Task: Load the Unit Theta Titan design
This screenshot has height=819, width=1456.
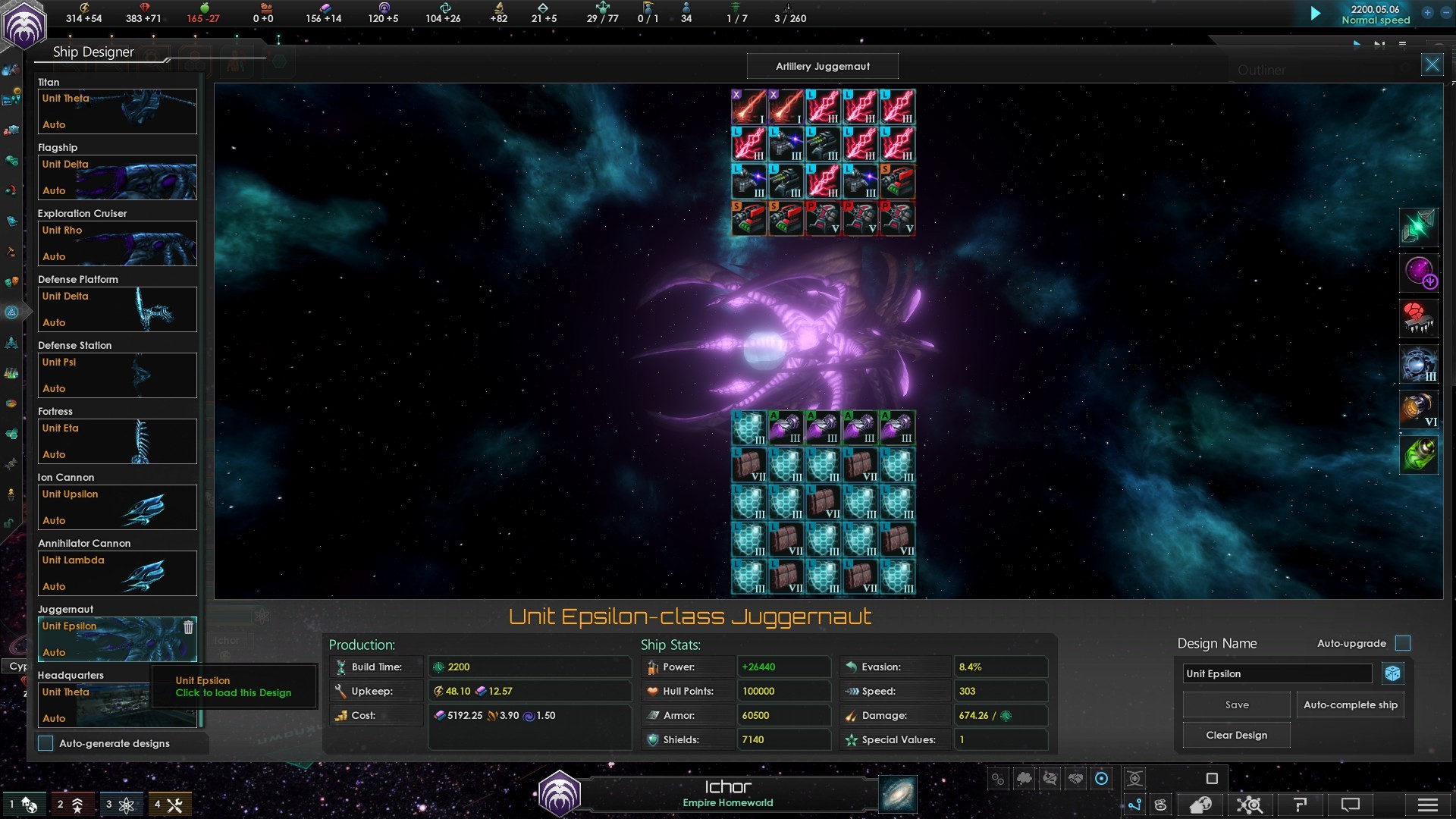Action: tap(117, 111)
